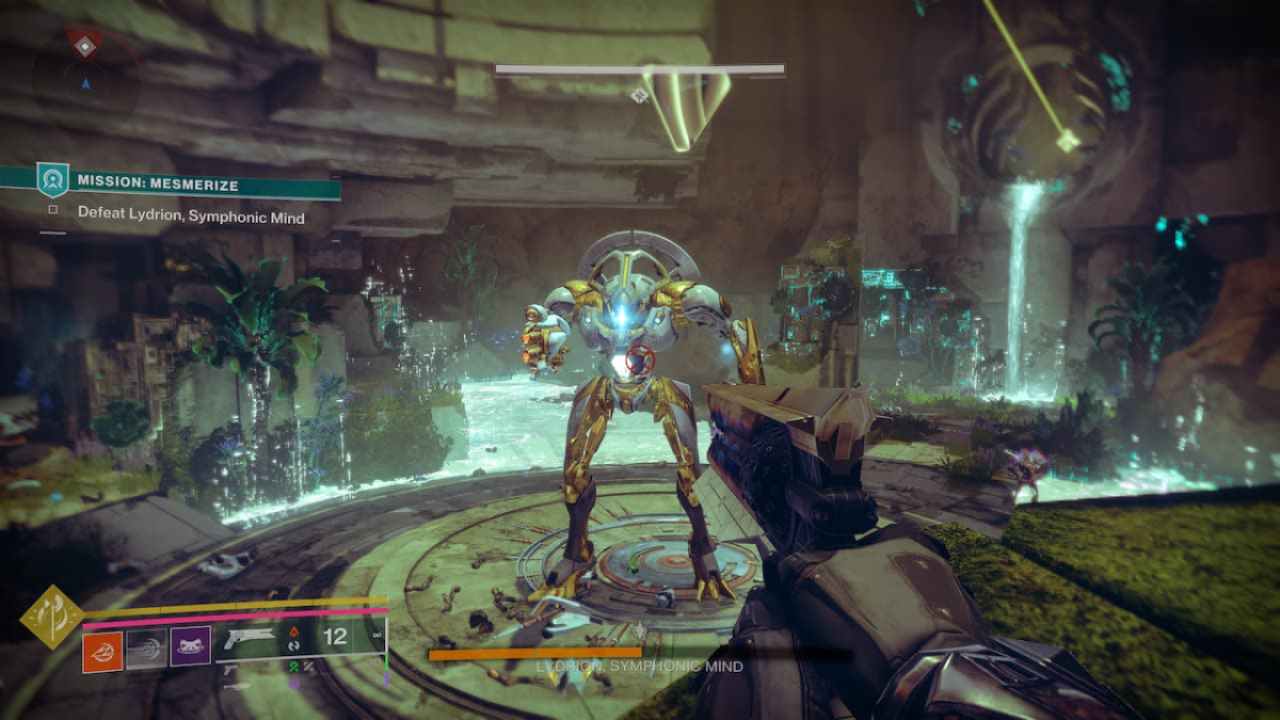Click the teal mission emblem badge
Image resolution: width=1280 pixels, height=720 pixels.
point(52,180)
